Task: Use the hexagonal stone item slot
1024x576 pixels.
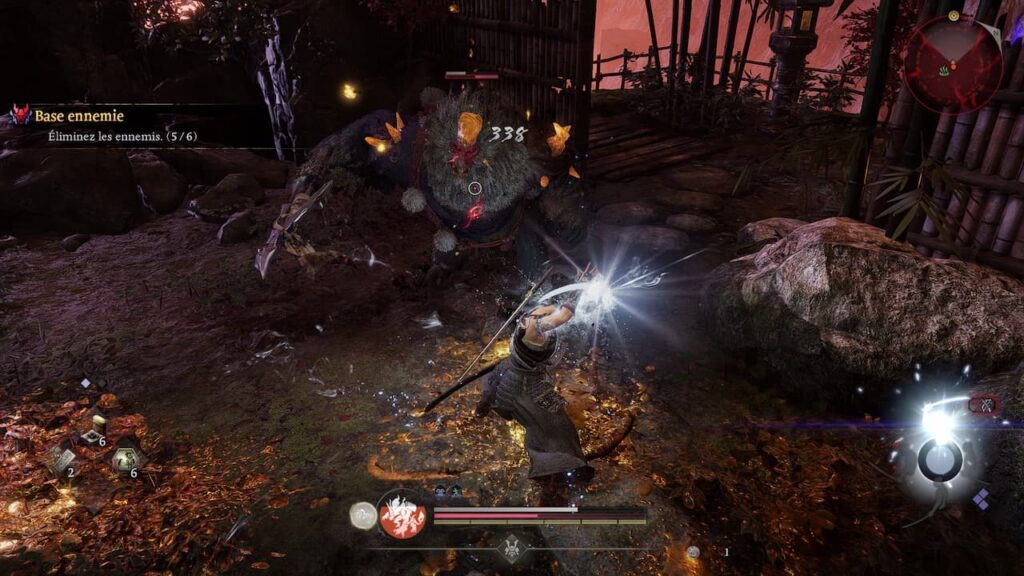Action: [x=125, y=458]
